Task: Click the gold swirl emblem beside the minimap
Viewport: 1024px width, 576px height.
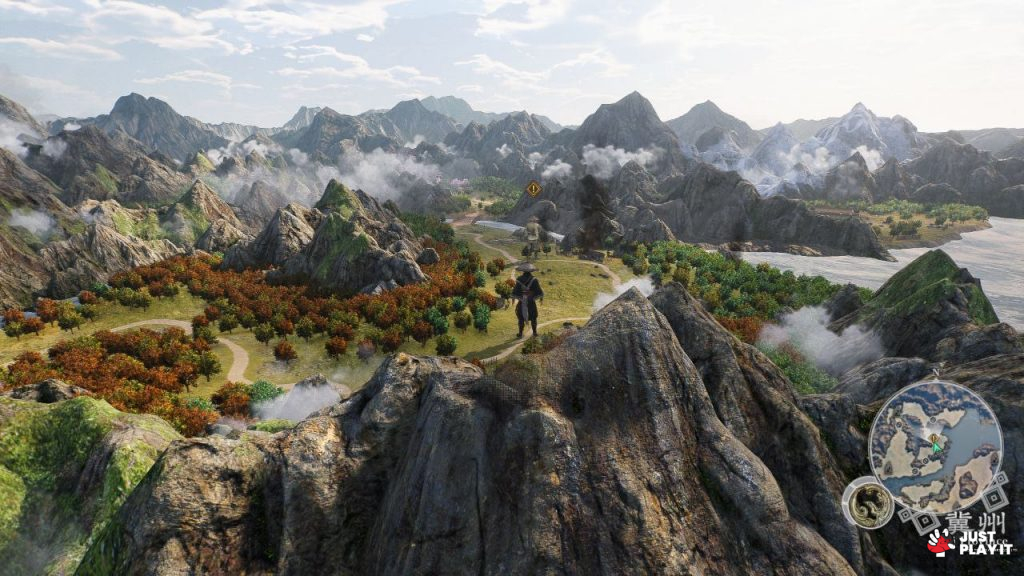Action: (867, 502)
